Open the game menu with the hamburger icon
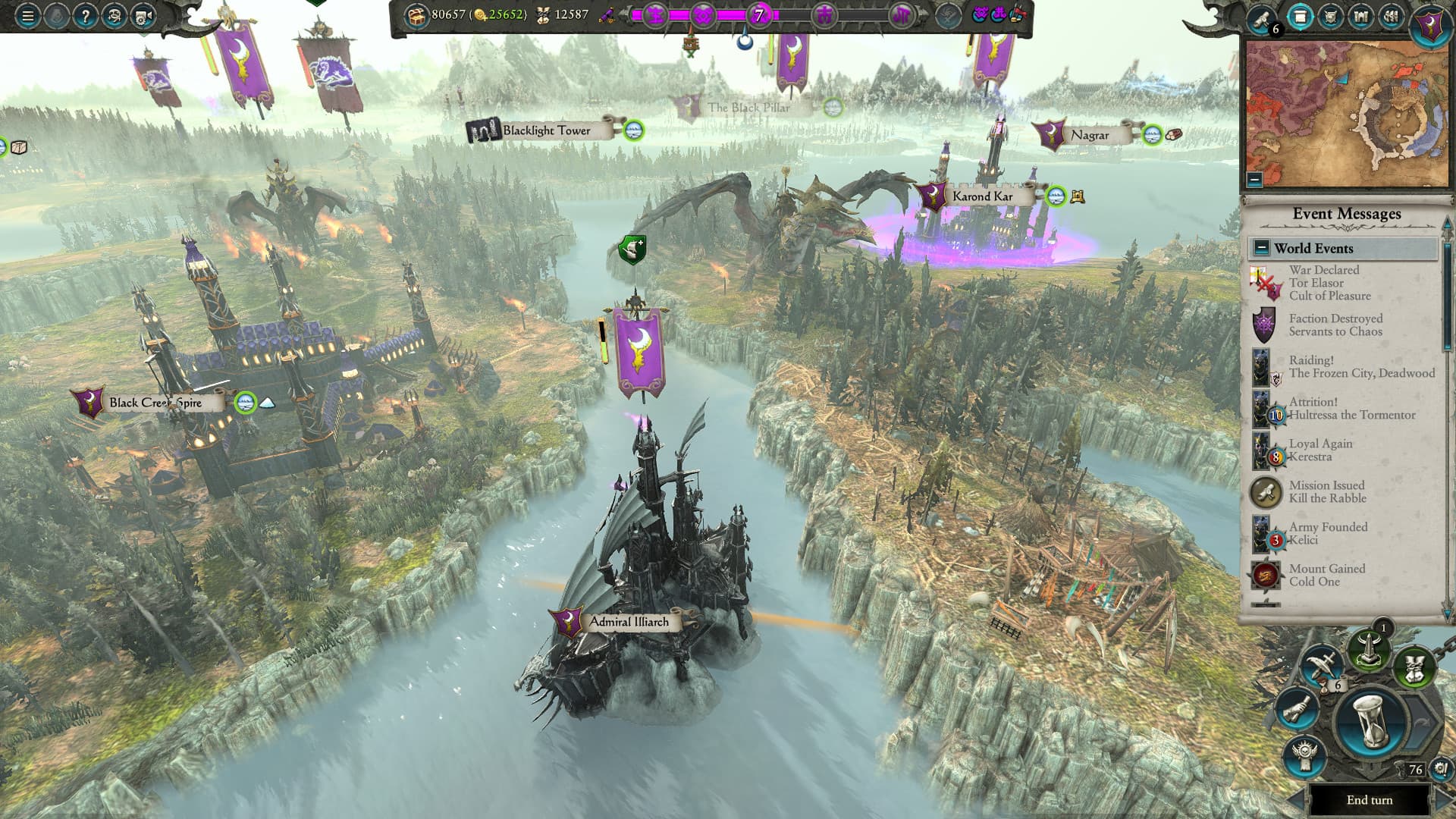 pos(27,15)
